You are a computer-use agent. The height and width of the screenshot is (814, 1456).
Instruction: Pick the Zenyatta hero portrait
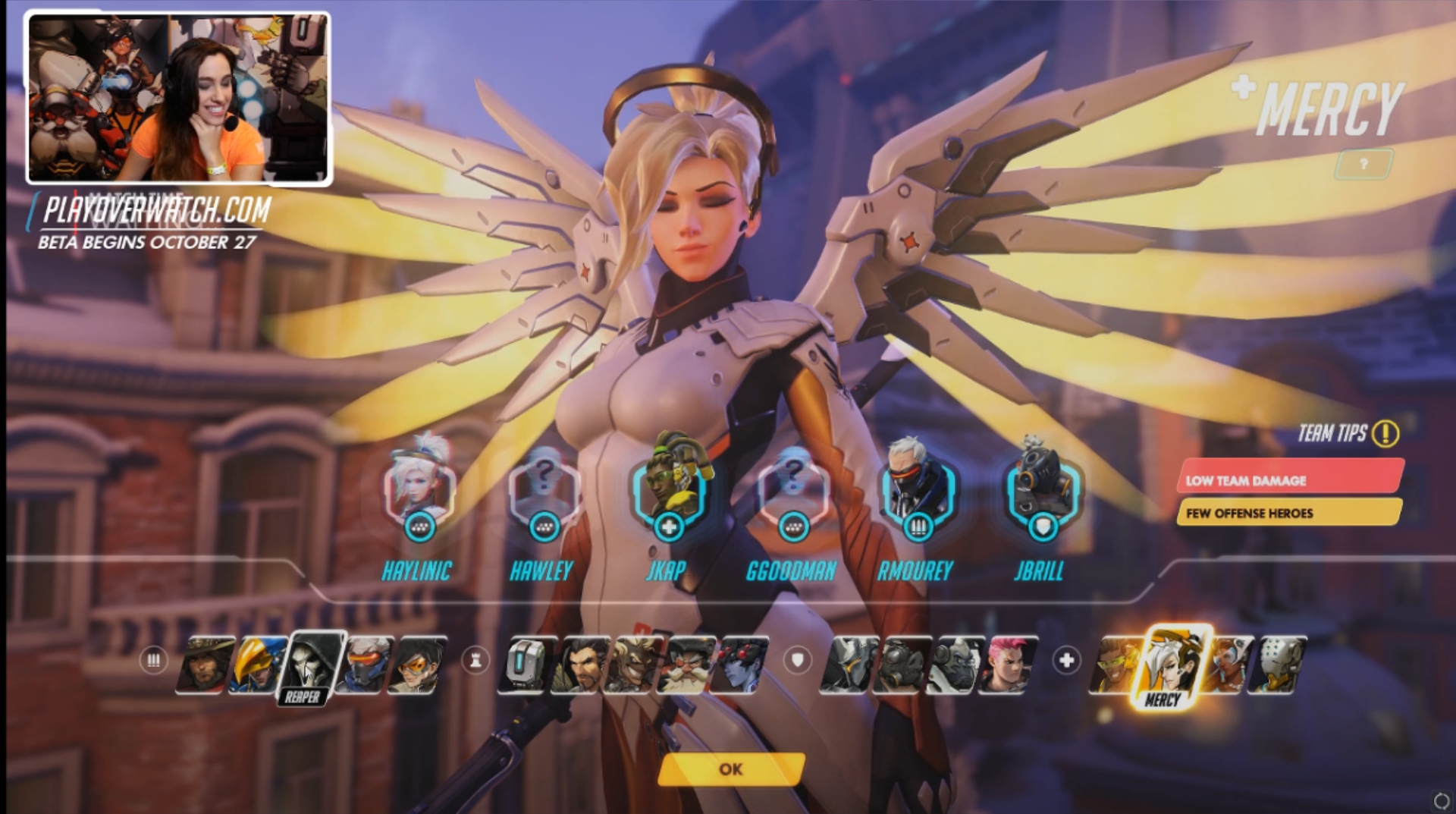[1280, 665]
